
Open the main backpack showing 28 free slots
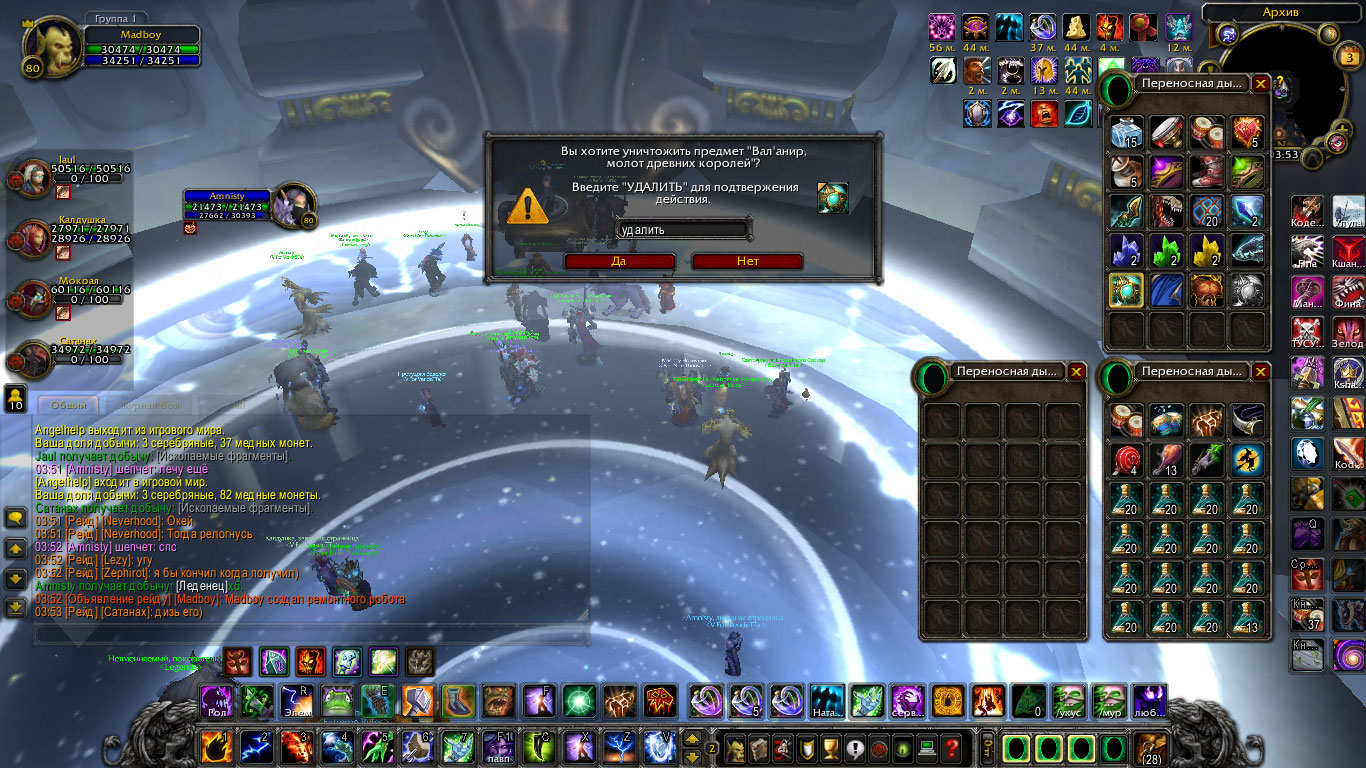tap(1151, 747)
